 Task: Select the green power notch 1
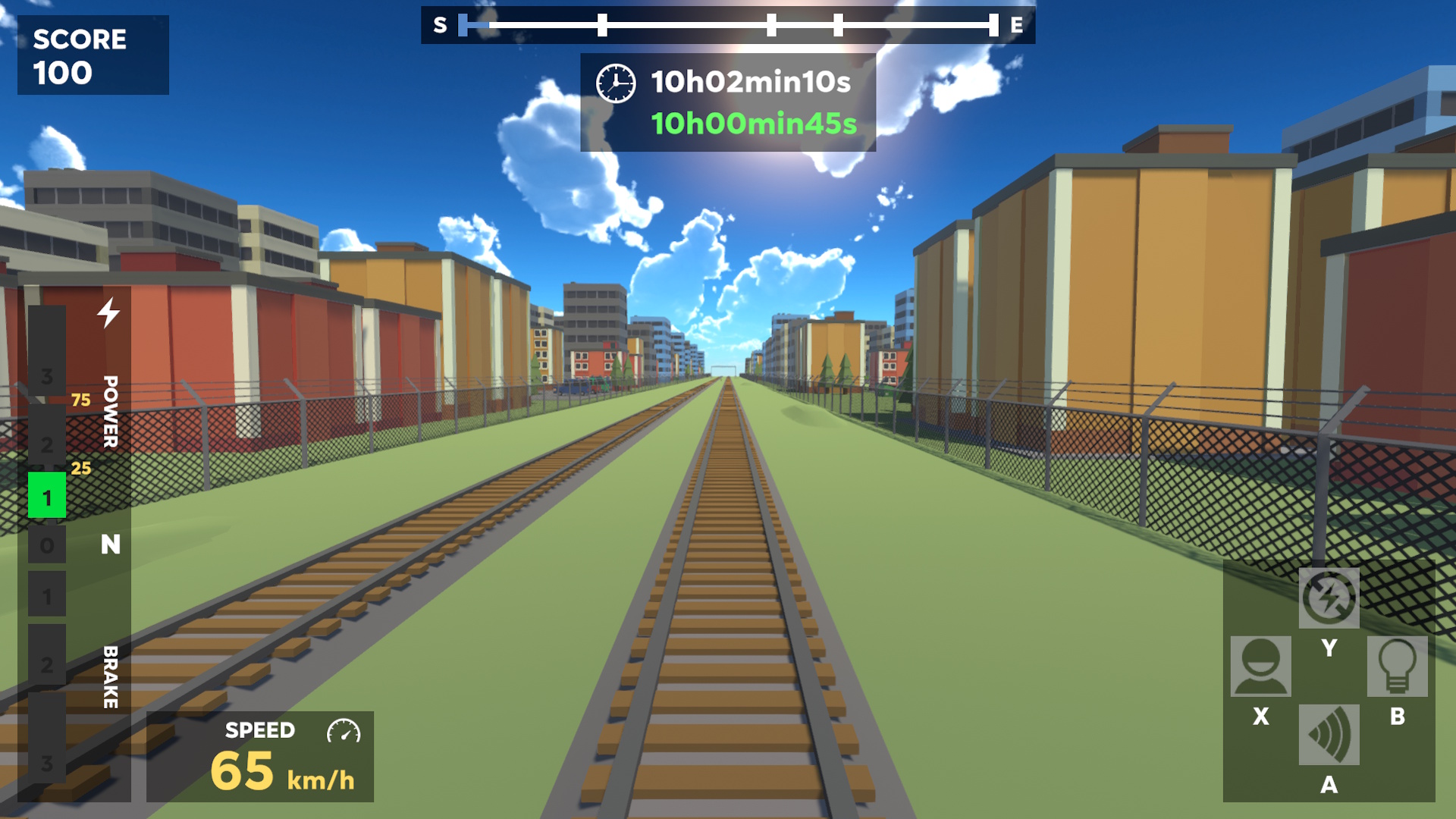point(47,496)
